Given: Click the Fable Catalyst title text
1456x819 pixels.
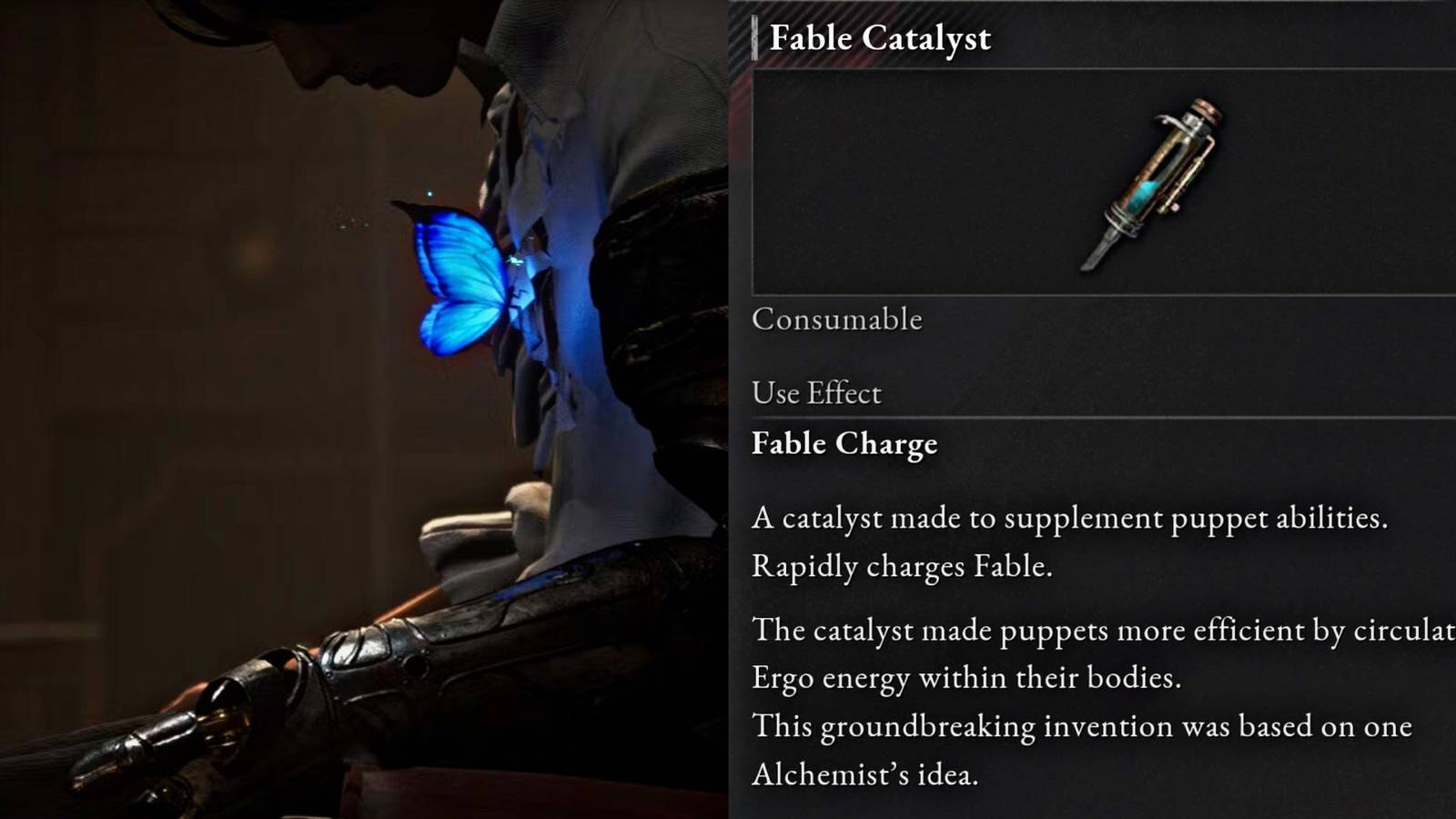Looking at the screenshot, I should 880,38.
